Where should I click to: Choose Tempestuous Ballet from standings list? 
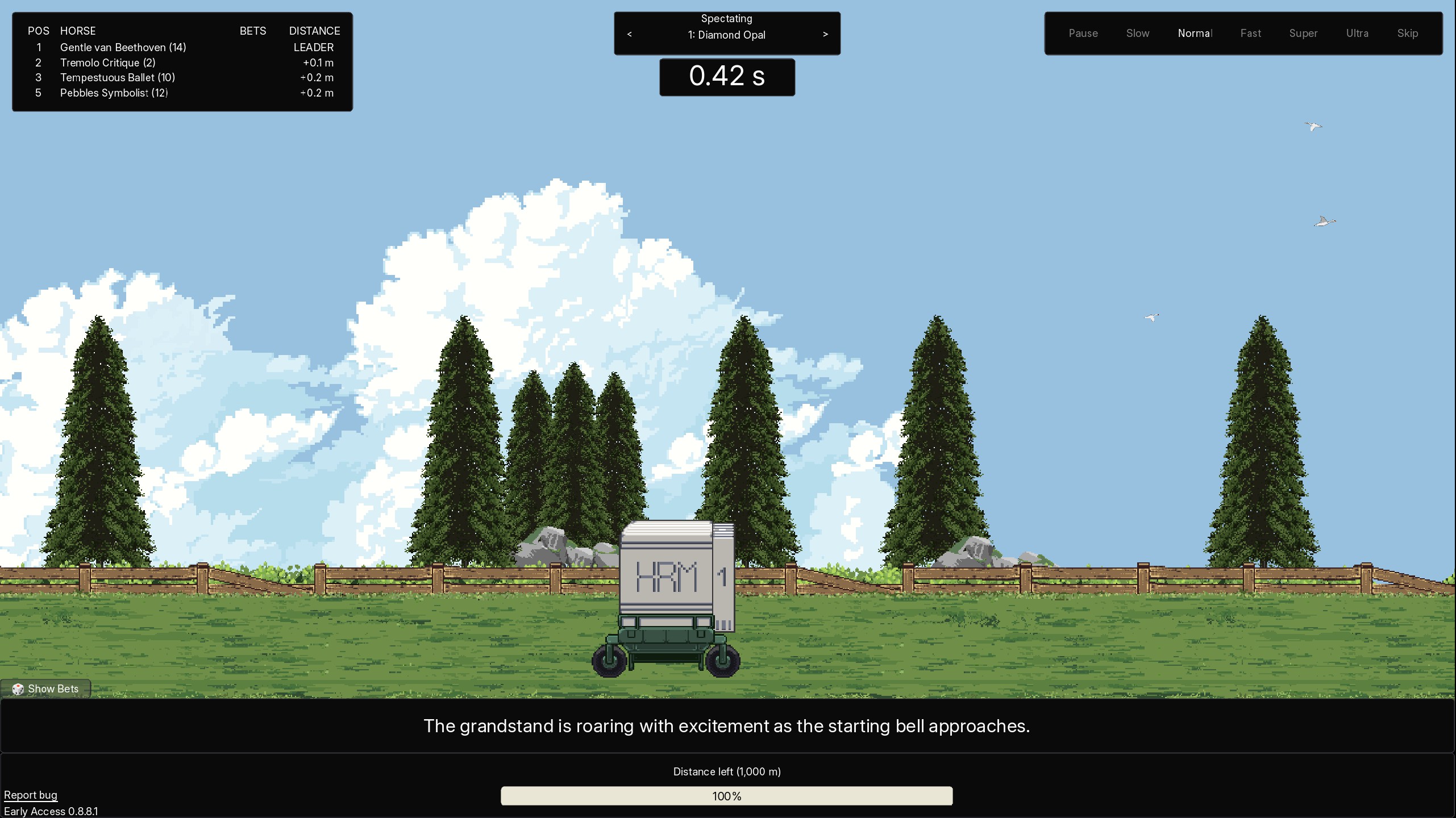point(117,78)
